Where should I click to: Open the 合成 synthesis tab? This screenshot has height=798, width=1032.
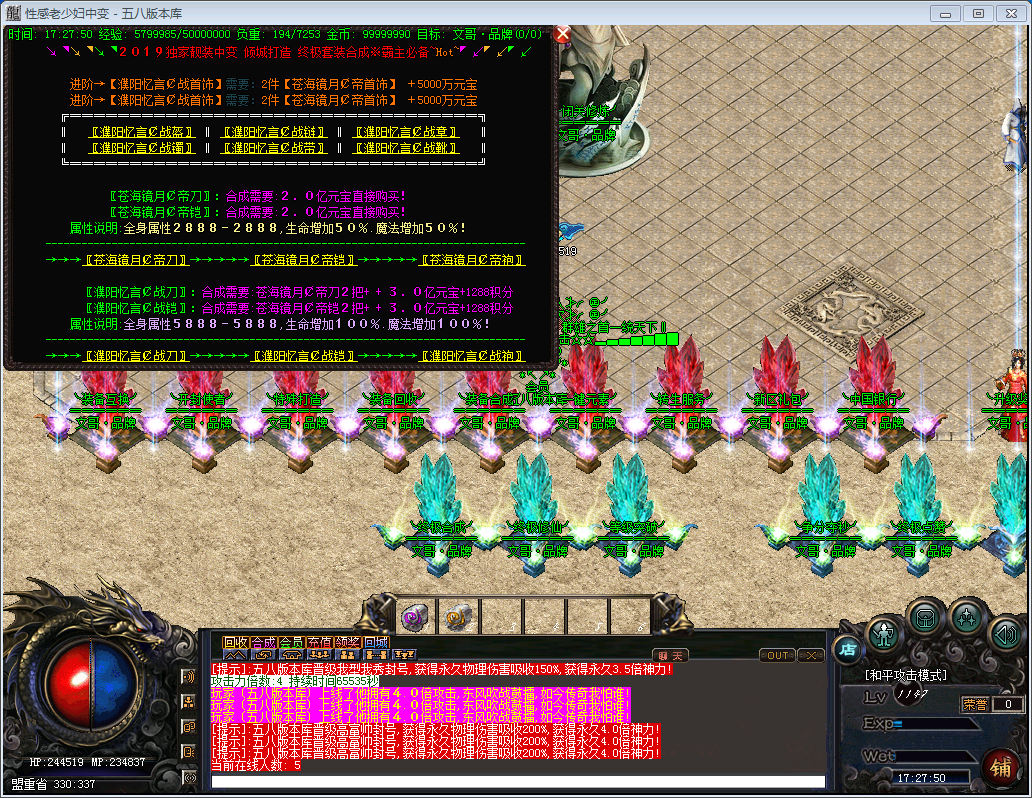pyautogui.click(x=263, y=642)
